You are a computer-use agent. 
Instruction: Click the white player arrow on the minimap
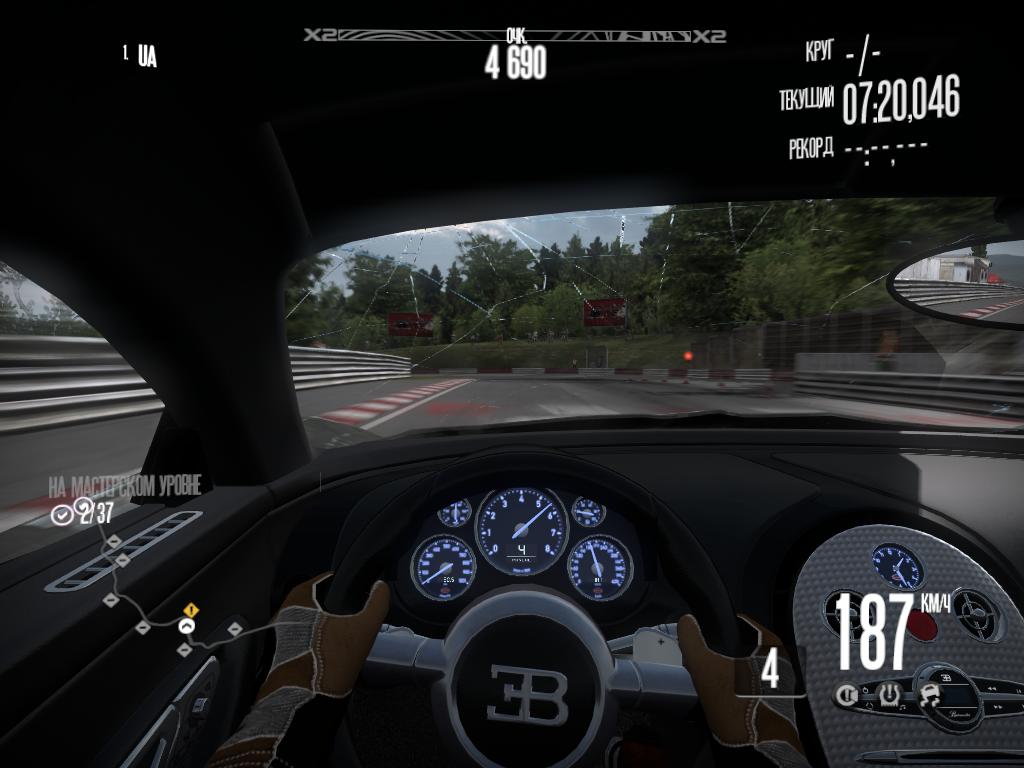point(185,626)
